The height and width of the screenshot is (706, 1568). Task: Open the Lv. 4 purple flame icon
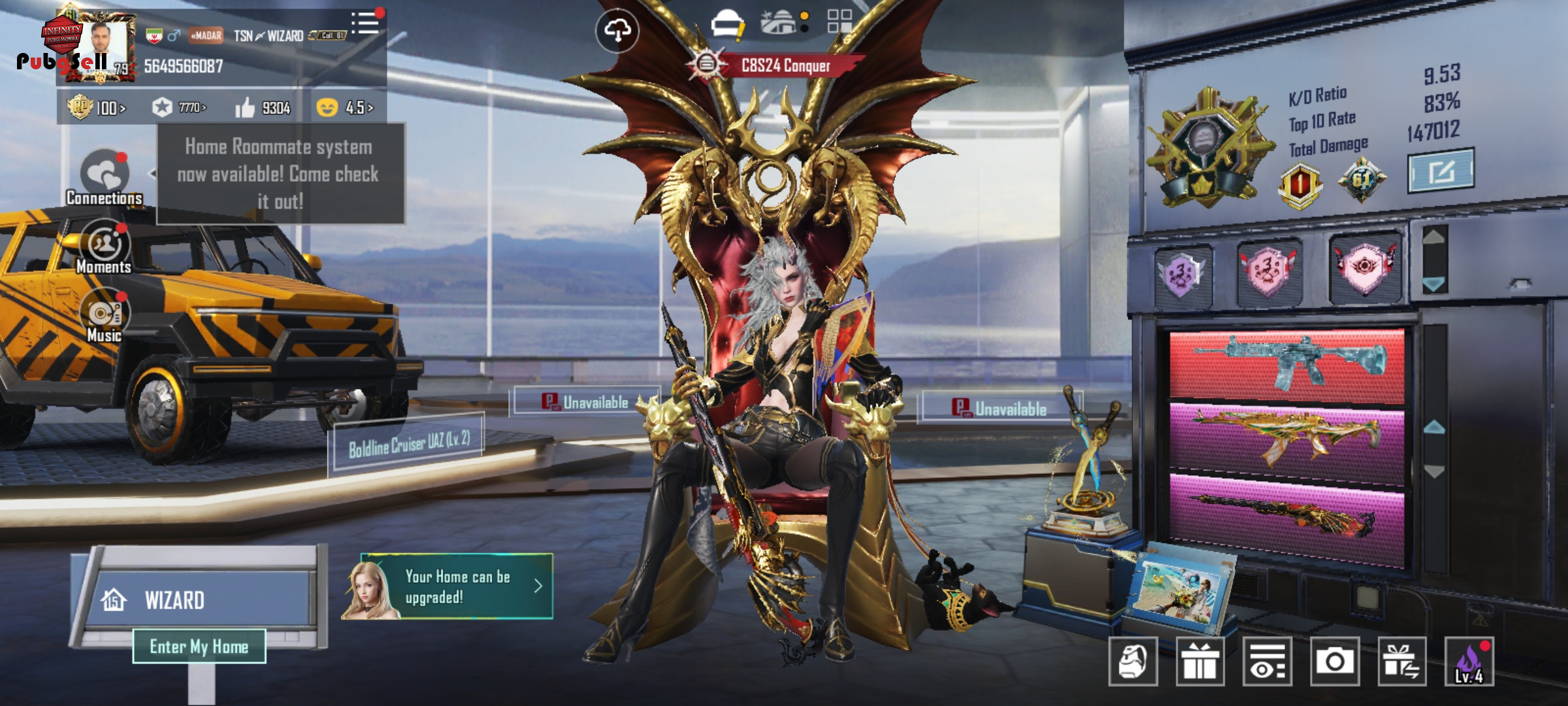(1469, 662)
